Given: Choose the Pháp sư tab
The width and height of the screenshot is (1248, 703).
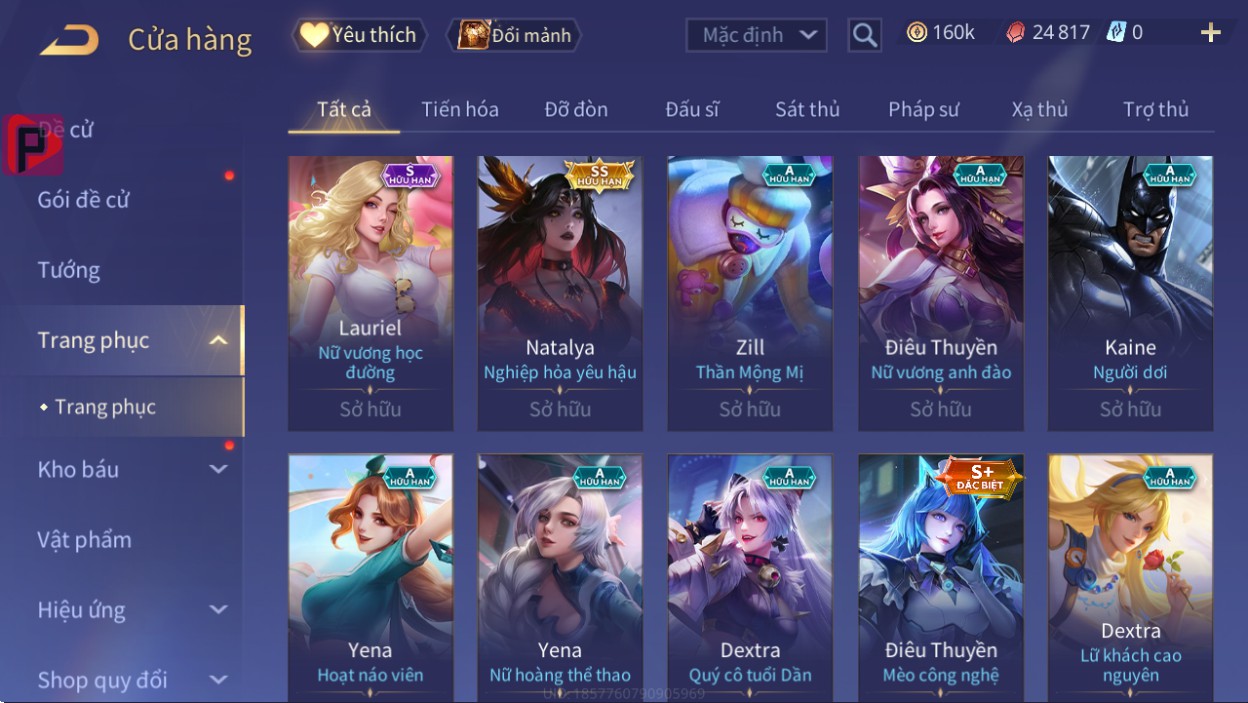Looking at the screenshot, I should point(923,109).
